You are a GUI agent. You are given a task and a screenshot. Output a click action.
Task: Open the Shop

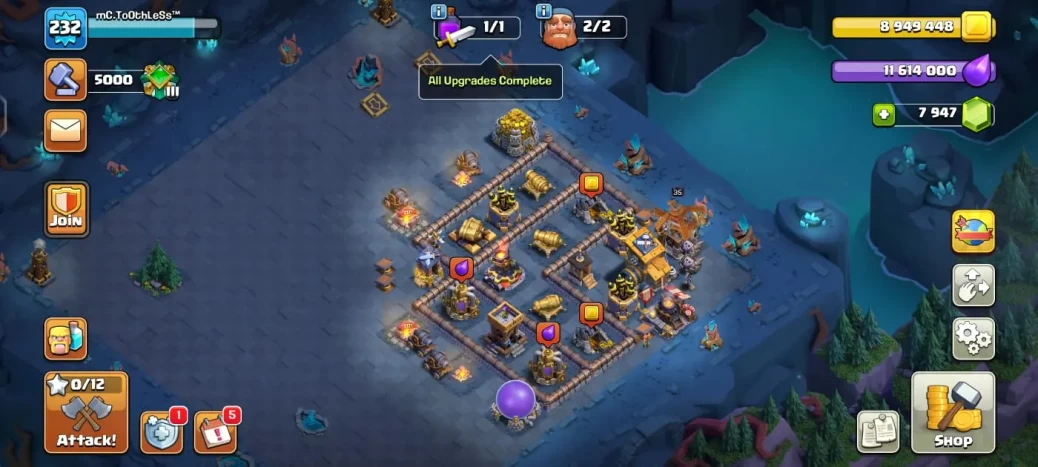[x=953, y=411]
